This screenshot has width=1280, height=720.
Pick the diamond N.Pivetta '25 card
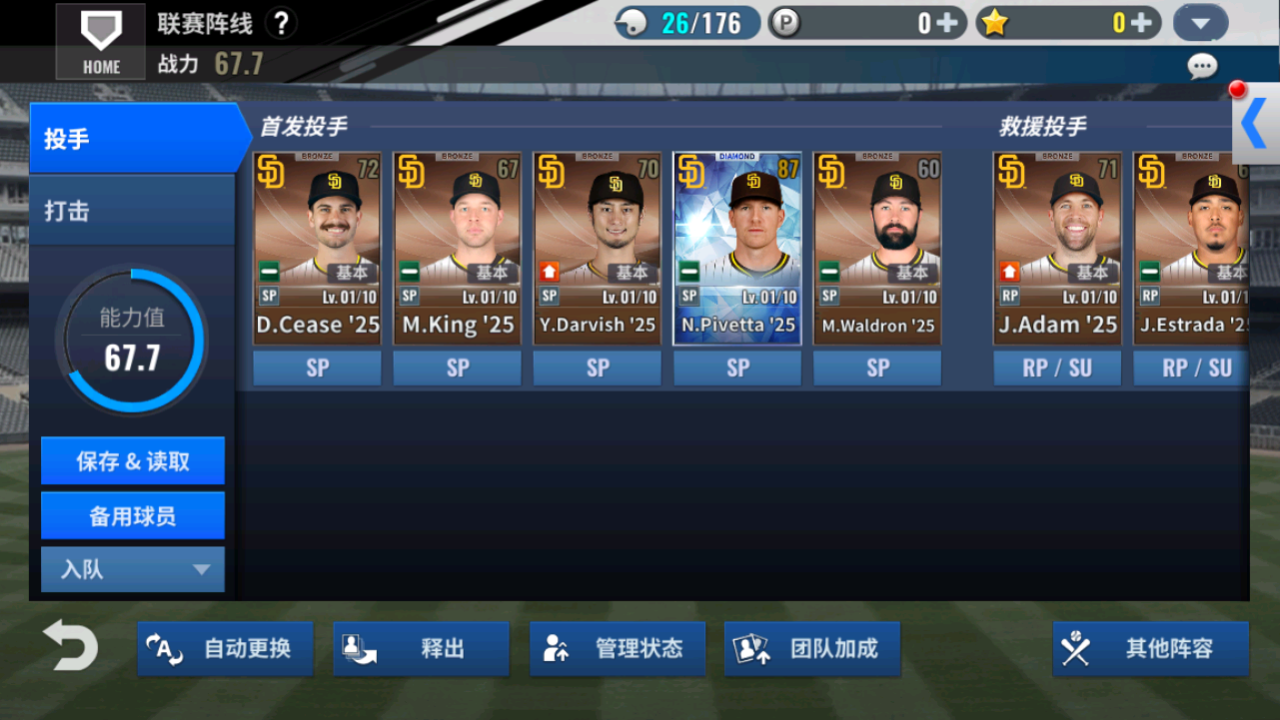coord(737,249)
